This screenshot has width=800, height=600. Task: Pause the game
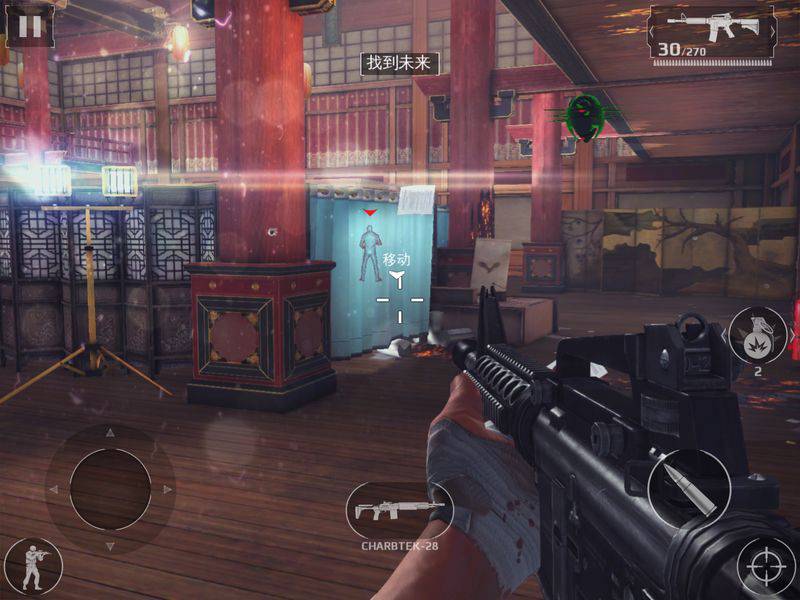(x=31, y=25)
